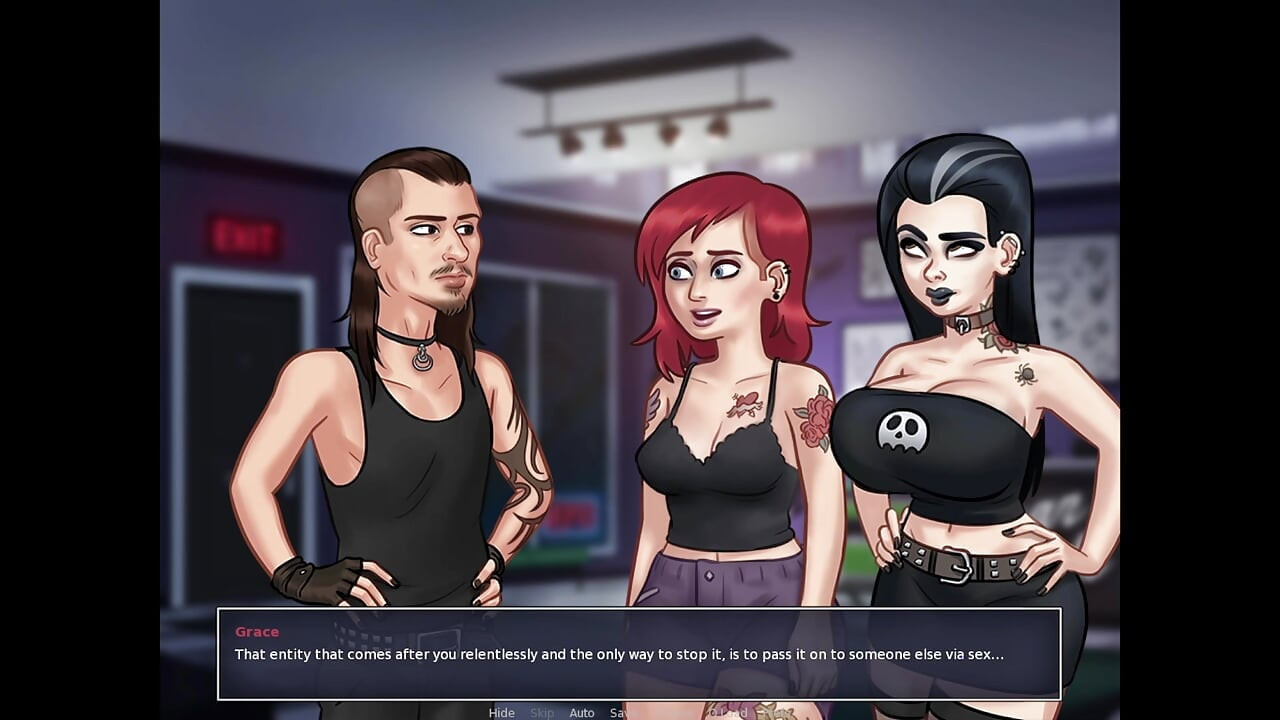Turn on Auto-forward reading mode
This screenshot has height=720, width=1280.
coord(582,712)
